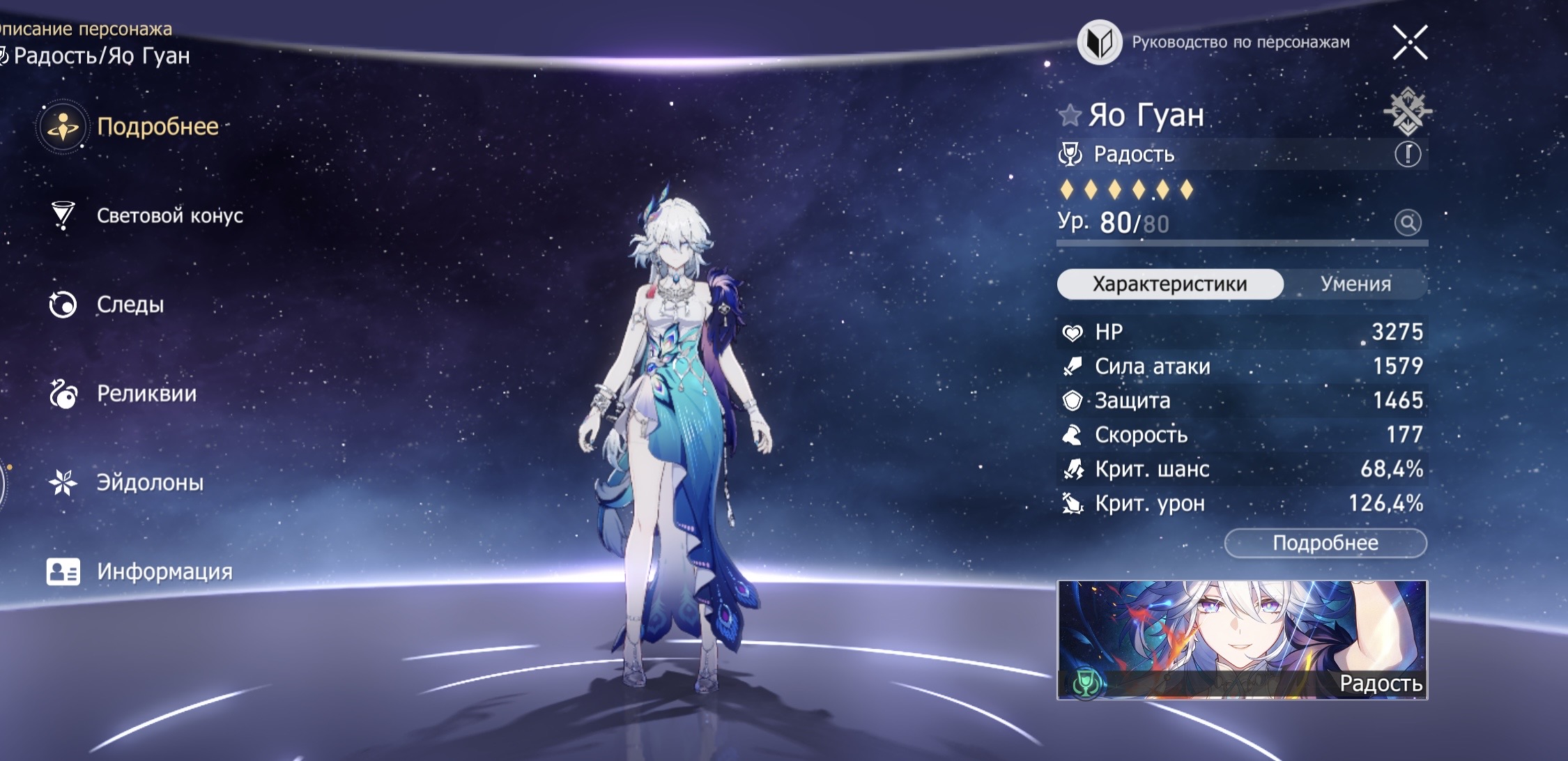The width and height of the screenshot is (1568, 761).
Task: Open Руководство по персонажам guide
Action: click(1213, 43)
